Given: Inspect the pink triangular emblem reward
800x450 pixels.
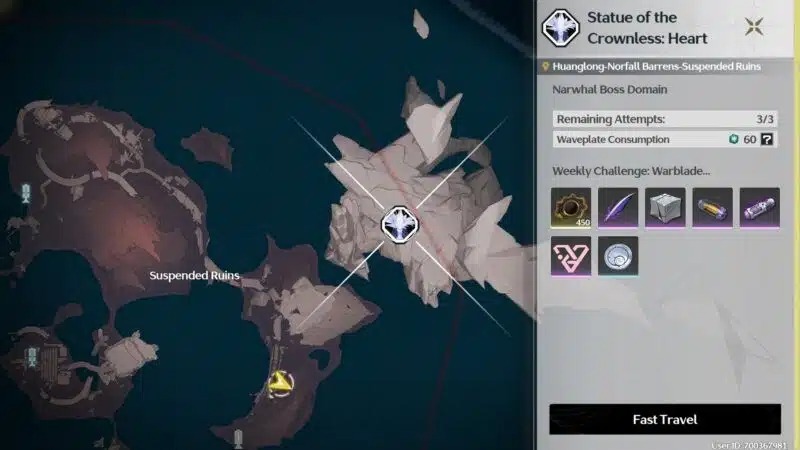Looking at the screenshot, I should (x=571, y=256).
